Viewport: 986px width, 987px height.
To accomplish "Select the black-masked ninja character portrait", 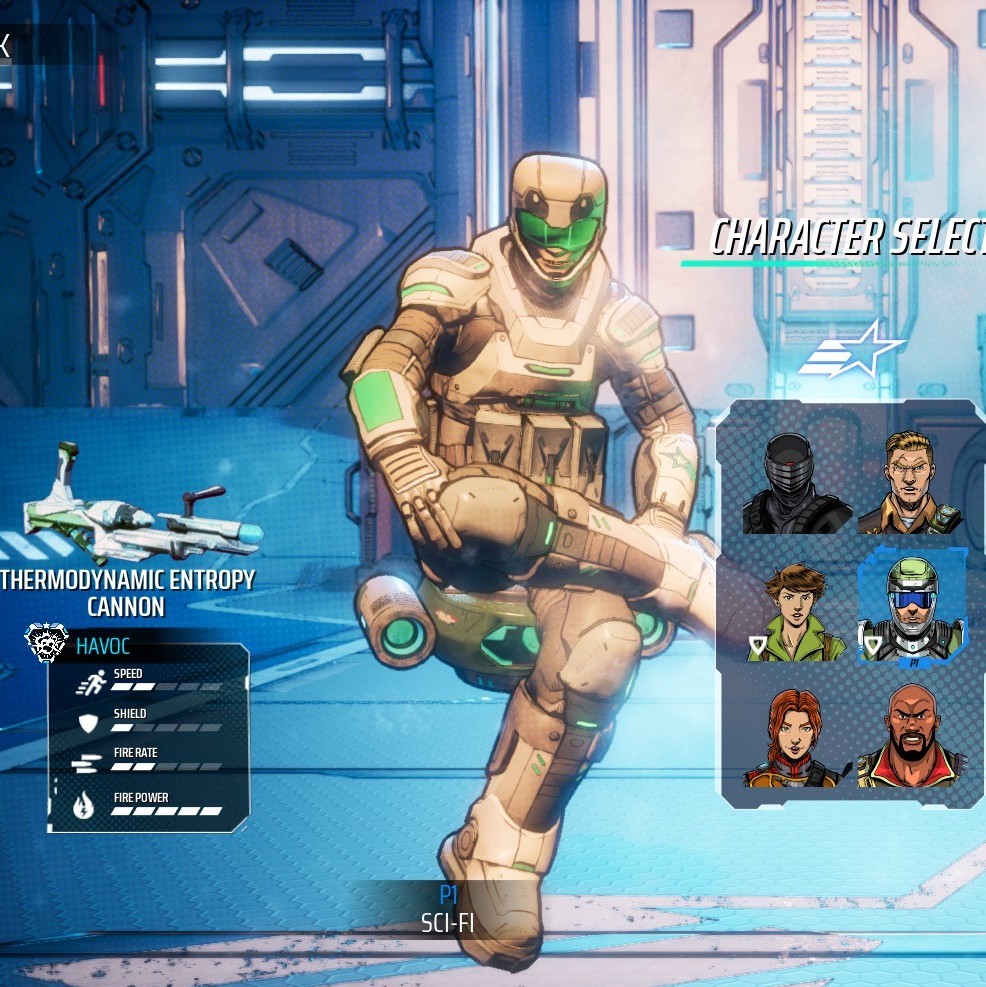I will (796, 484).
